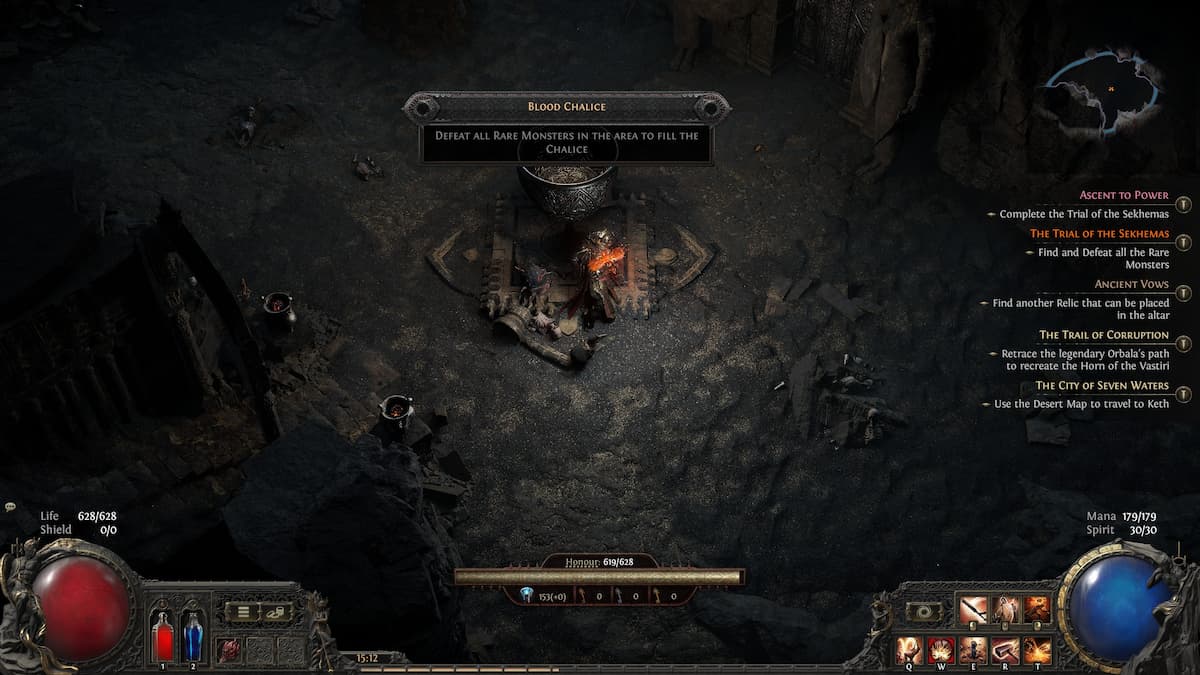
Task: Click the swirl portal button beside skills
Action: 923,611
